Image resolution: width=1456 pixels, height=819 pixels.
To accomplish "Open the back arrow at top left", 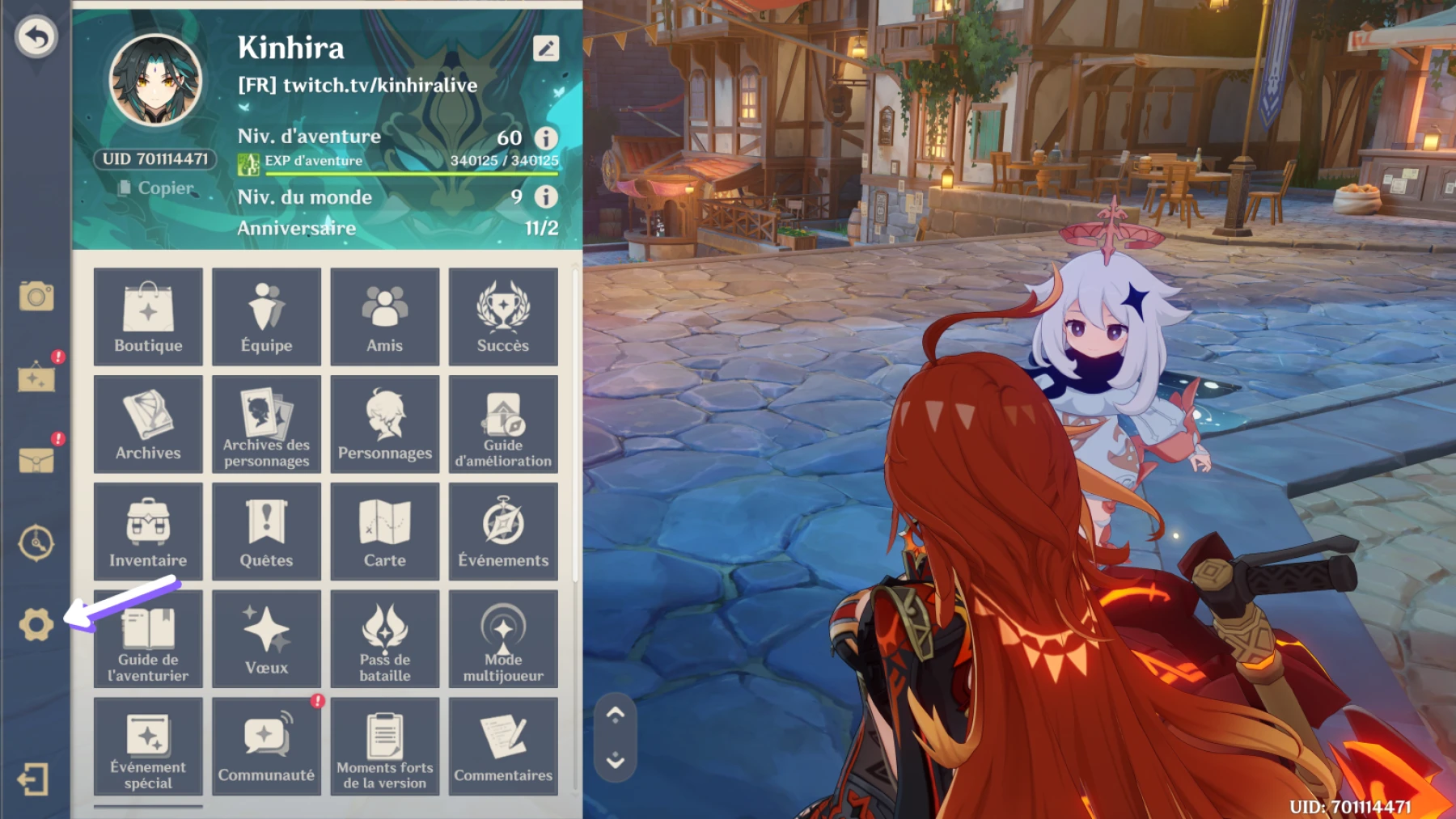I will (35, 37).
